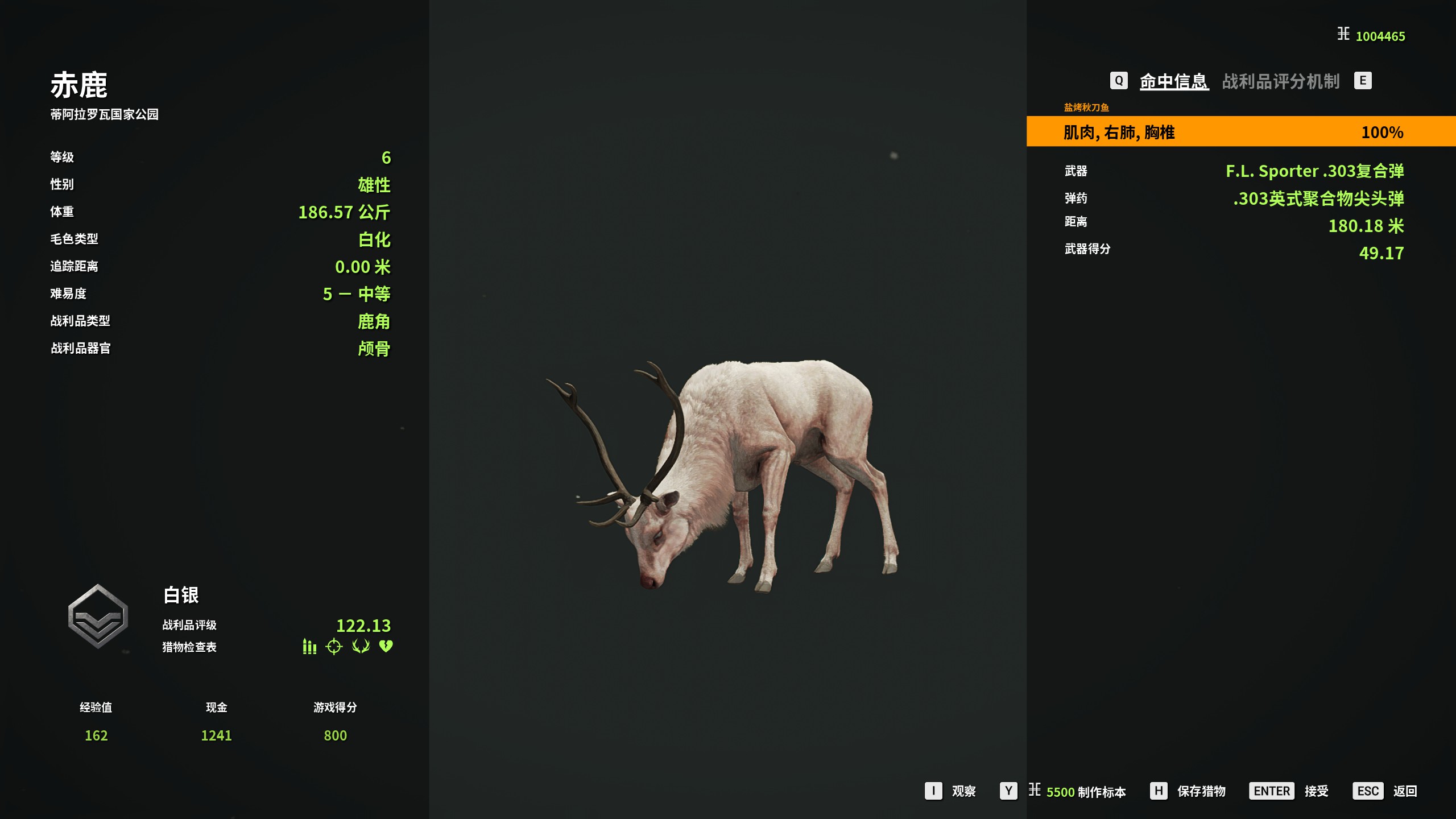Click the silver 白银 trophy badge
This screenshot has height=819, width=1456.
(x=98, y=617)
